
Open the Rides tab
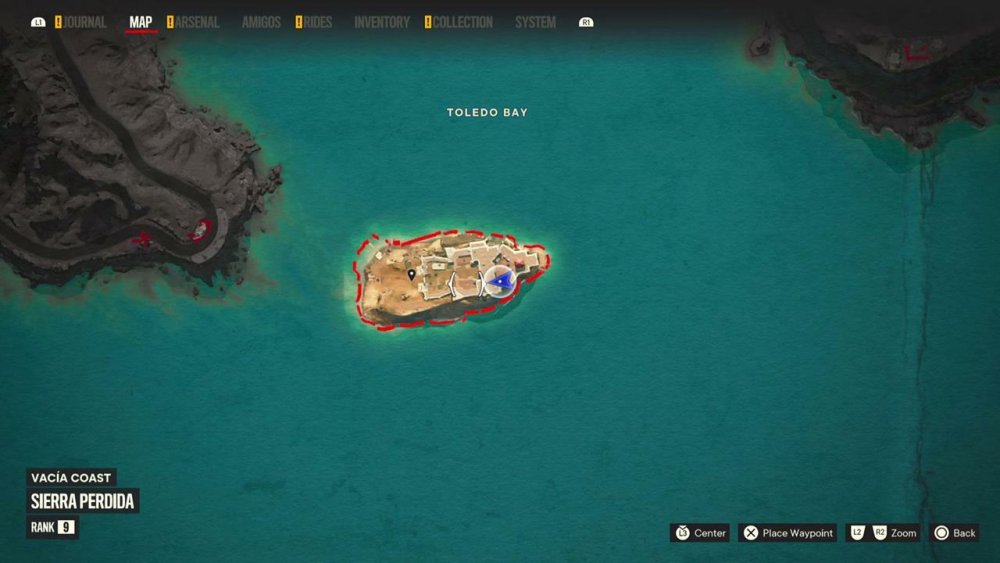tap(317, 22)
